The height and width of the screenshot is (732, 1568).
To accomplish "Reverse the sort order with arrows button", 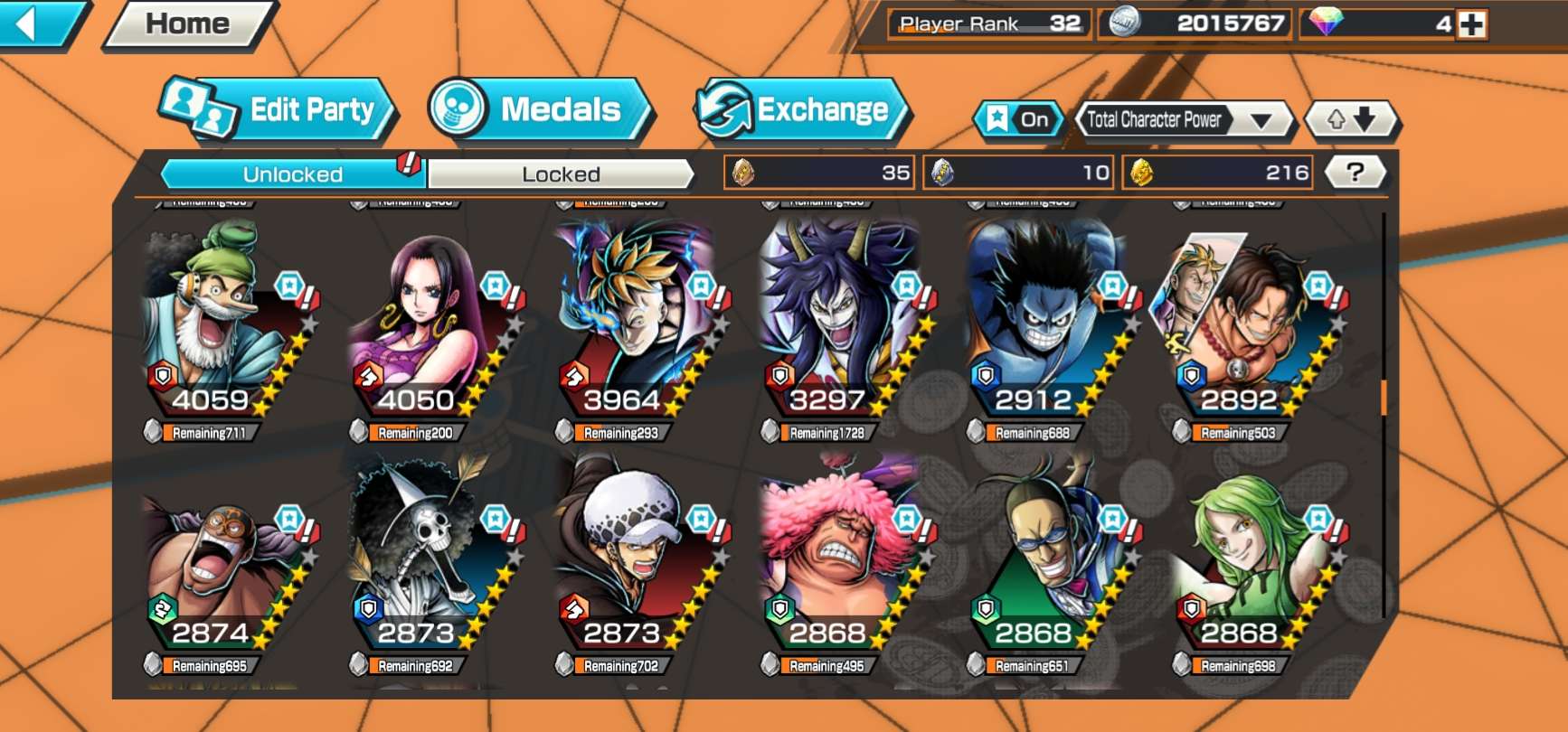I will [x=1351, y=119].
